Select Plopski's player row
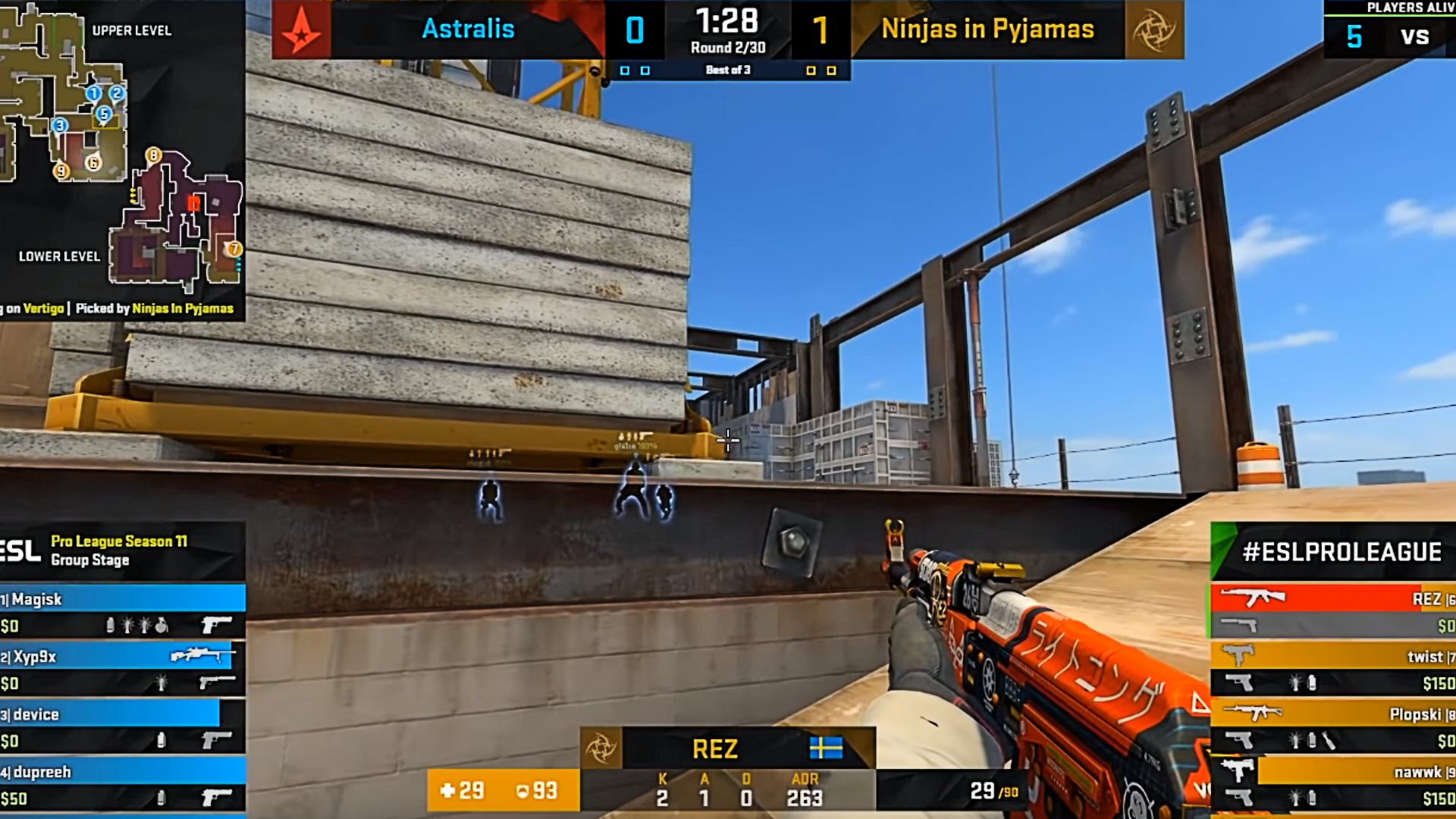Image resolution: width=1456 pixels, height=819 pixels. click(1333, 714)
